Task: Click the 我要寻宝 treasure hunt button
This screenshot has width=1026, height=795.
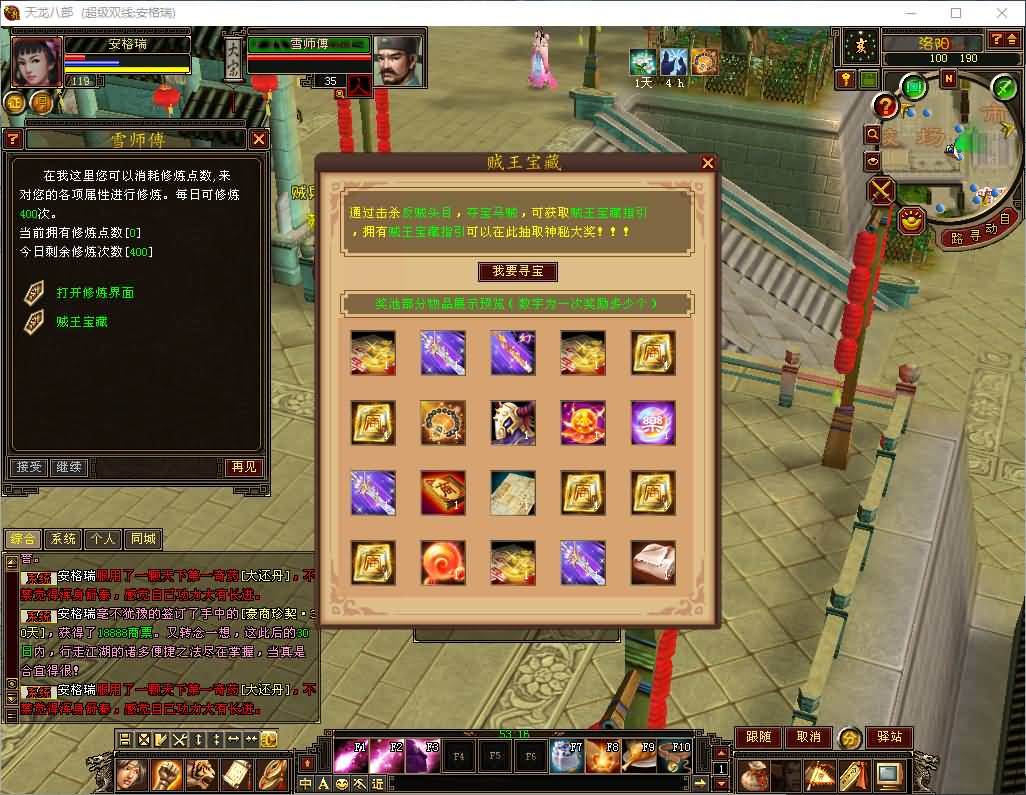Action: 517,271
